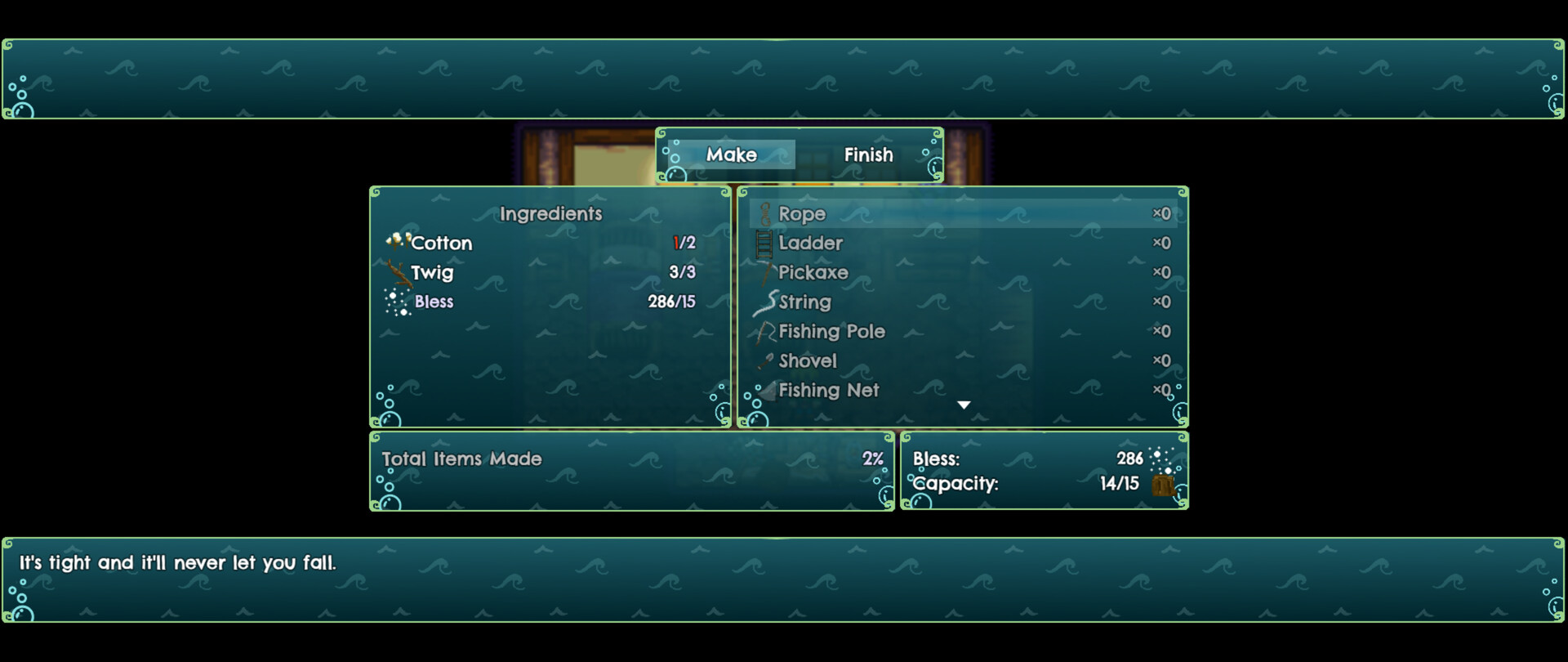The height and width of the screenshot is (662, 1568).
Task: Select Rope in the crafting list
Action: coord(802,214)
